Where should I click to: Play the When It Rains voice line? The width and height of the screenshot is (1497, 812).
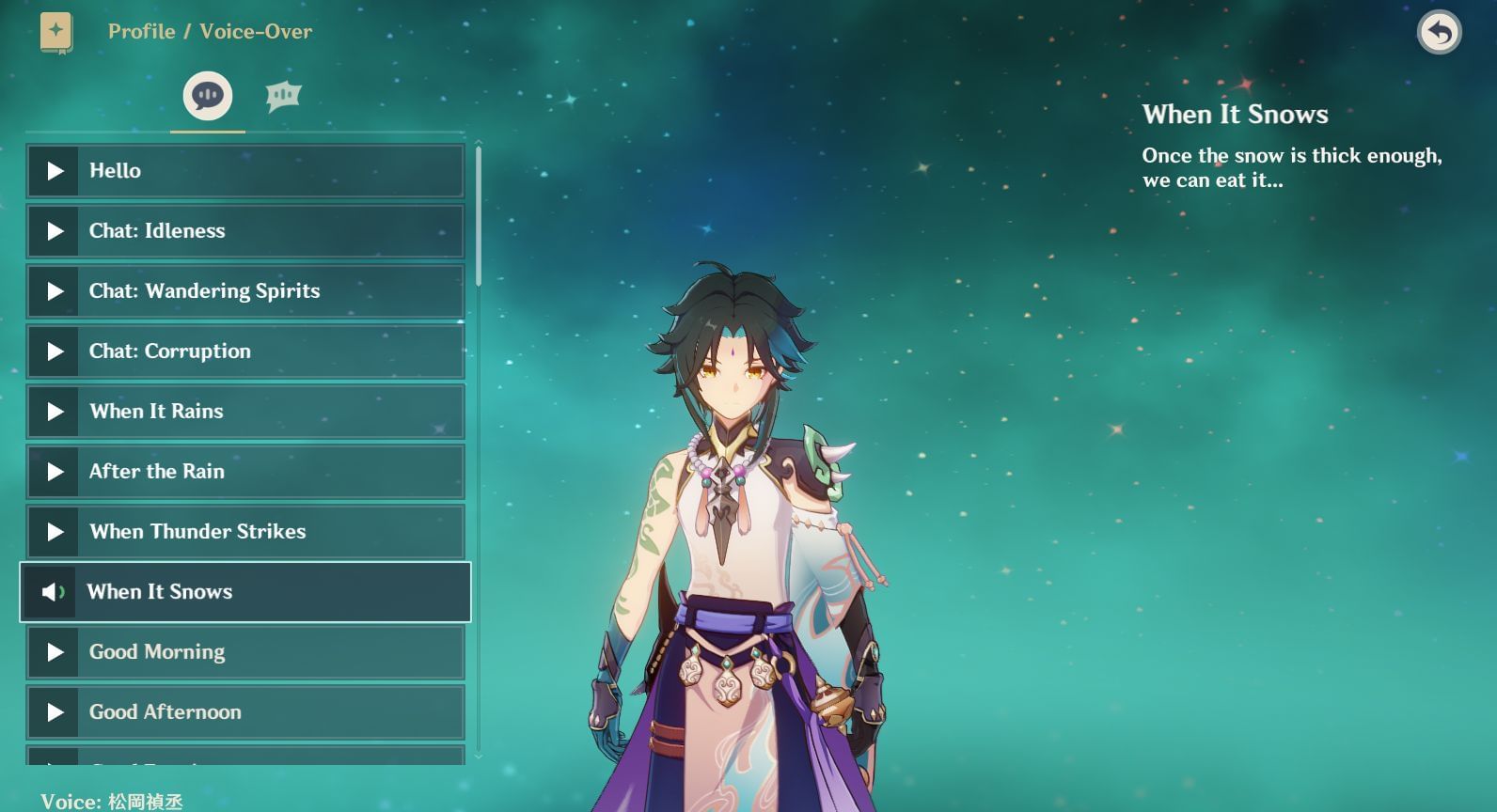(54, 412)
